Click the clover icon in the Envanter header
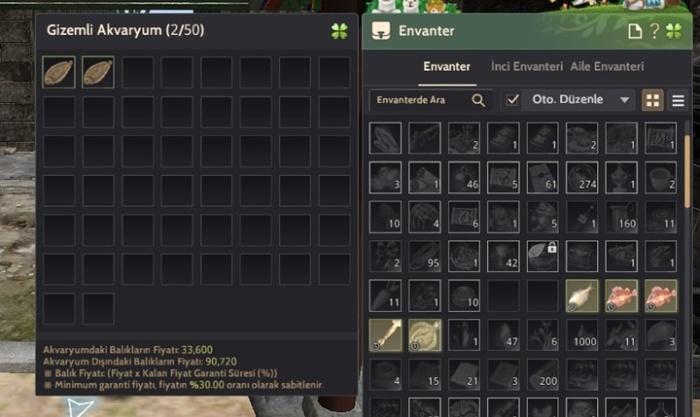The image size is (700, 417). (x=675, y=30)
